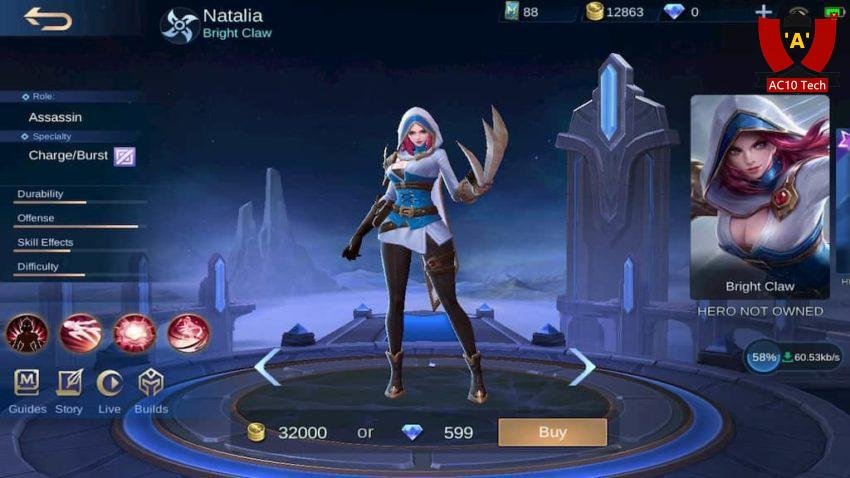The height and width of the screenshot is (478, 850).
Task: Open the Charge/Burst specialty info icon
Action: [x=124, y=156]
